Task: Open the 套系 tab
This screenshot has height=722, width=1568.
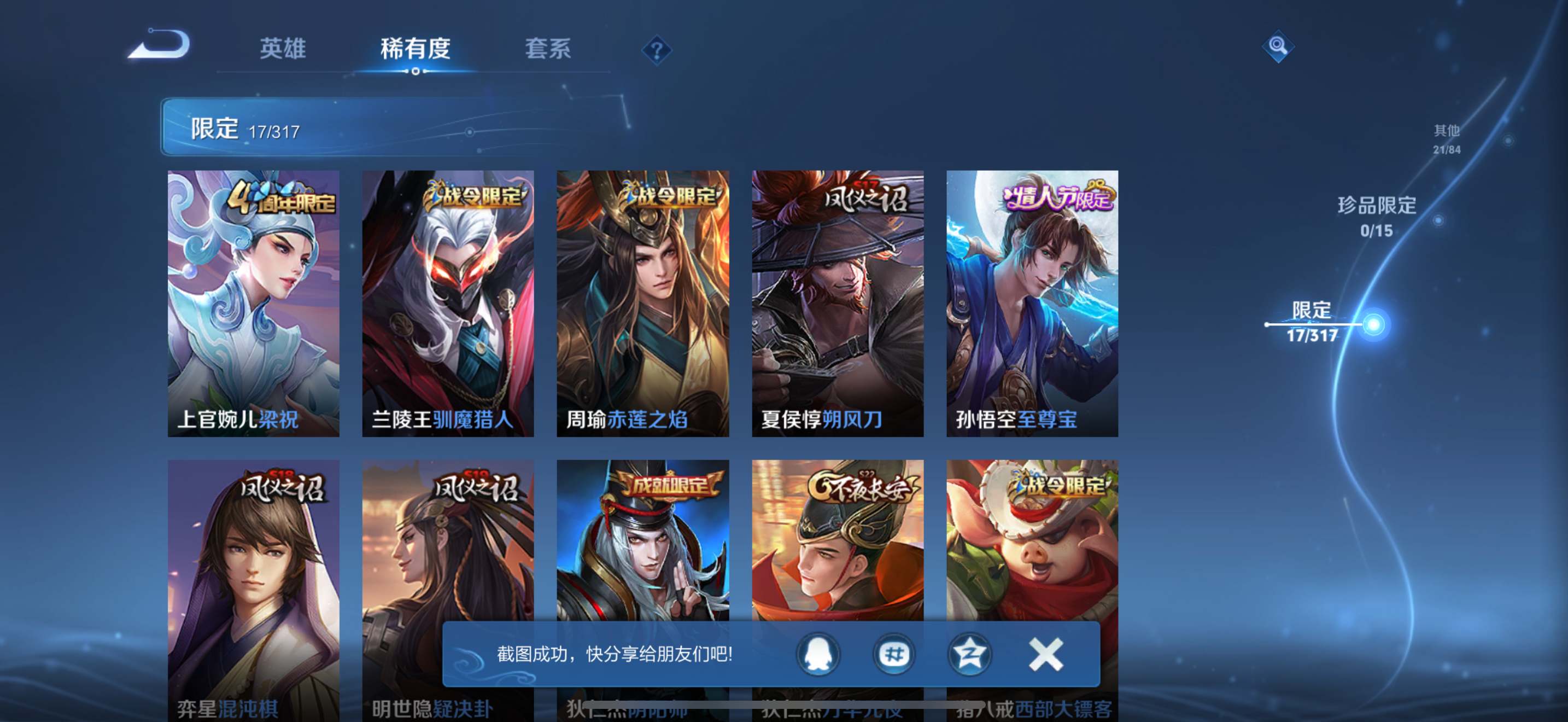Action: pyautogui.click(x=548, y=49)
